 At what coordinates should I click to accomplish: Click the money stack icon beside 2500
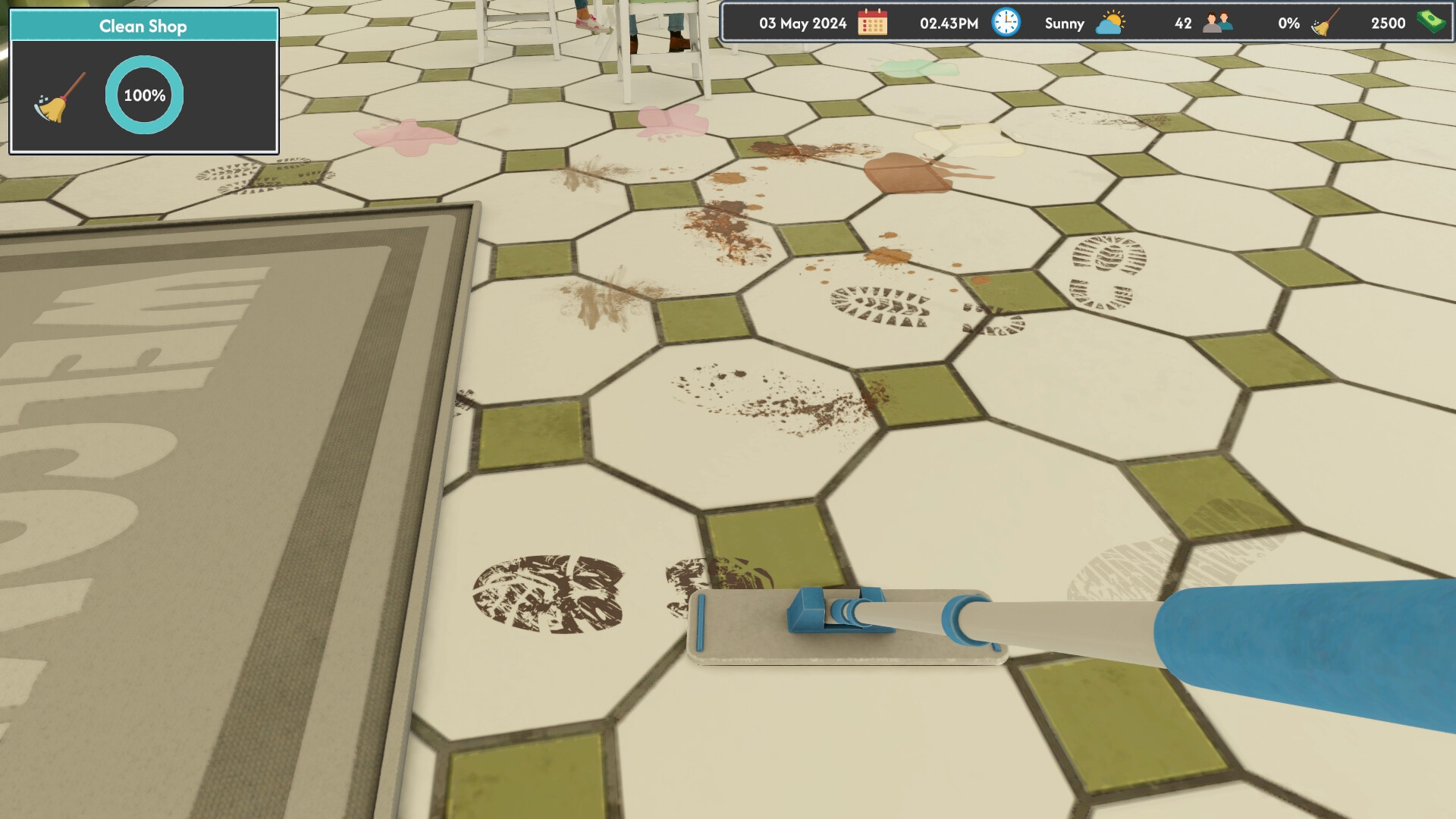[x=1429, y=23]
